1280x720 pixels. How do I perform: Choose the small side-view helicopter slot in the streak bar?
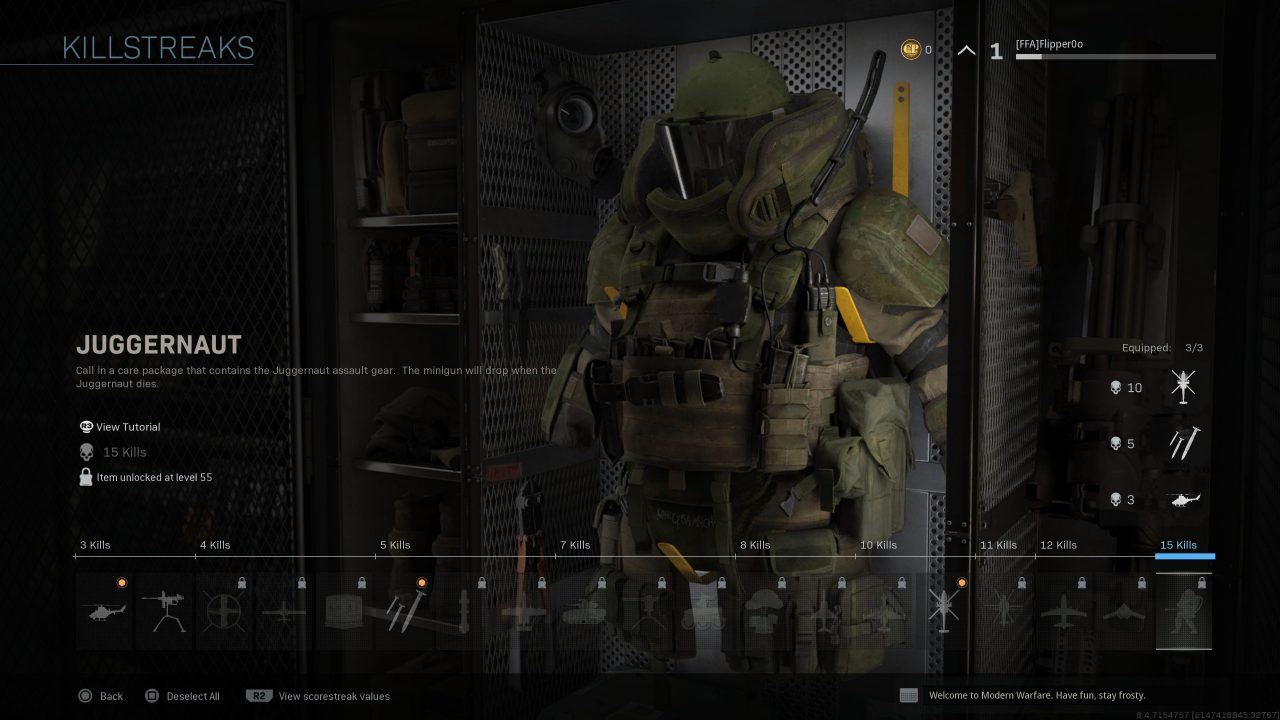point(104,611)
